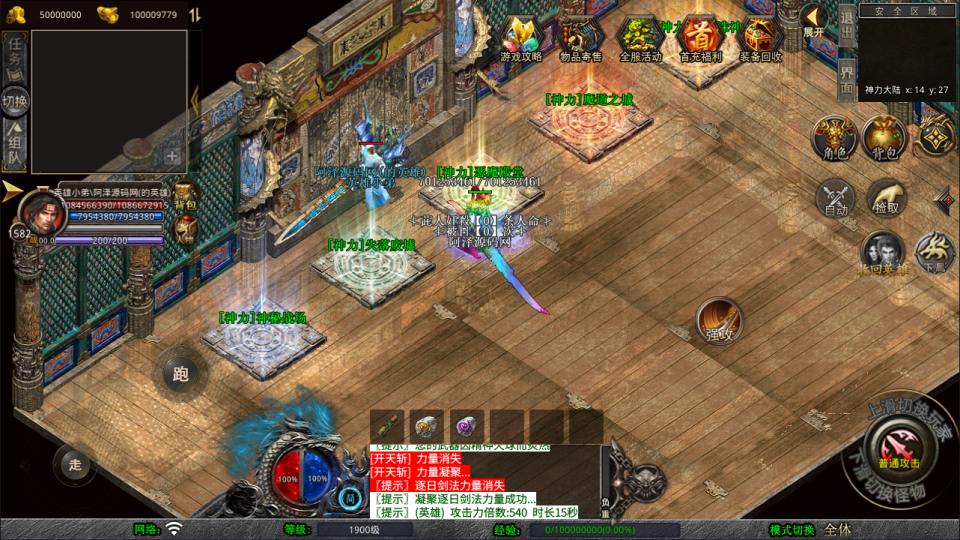The height and width of the screenshot is (540, 960).
Task: Open the 装备回收 equipment recycling chest
Action: (x=762, y=38)
